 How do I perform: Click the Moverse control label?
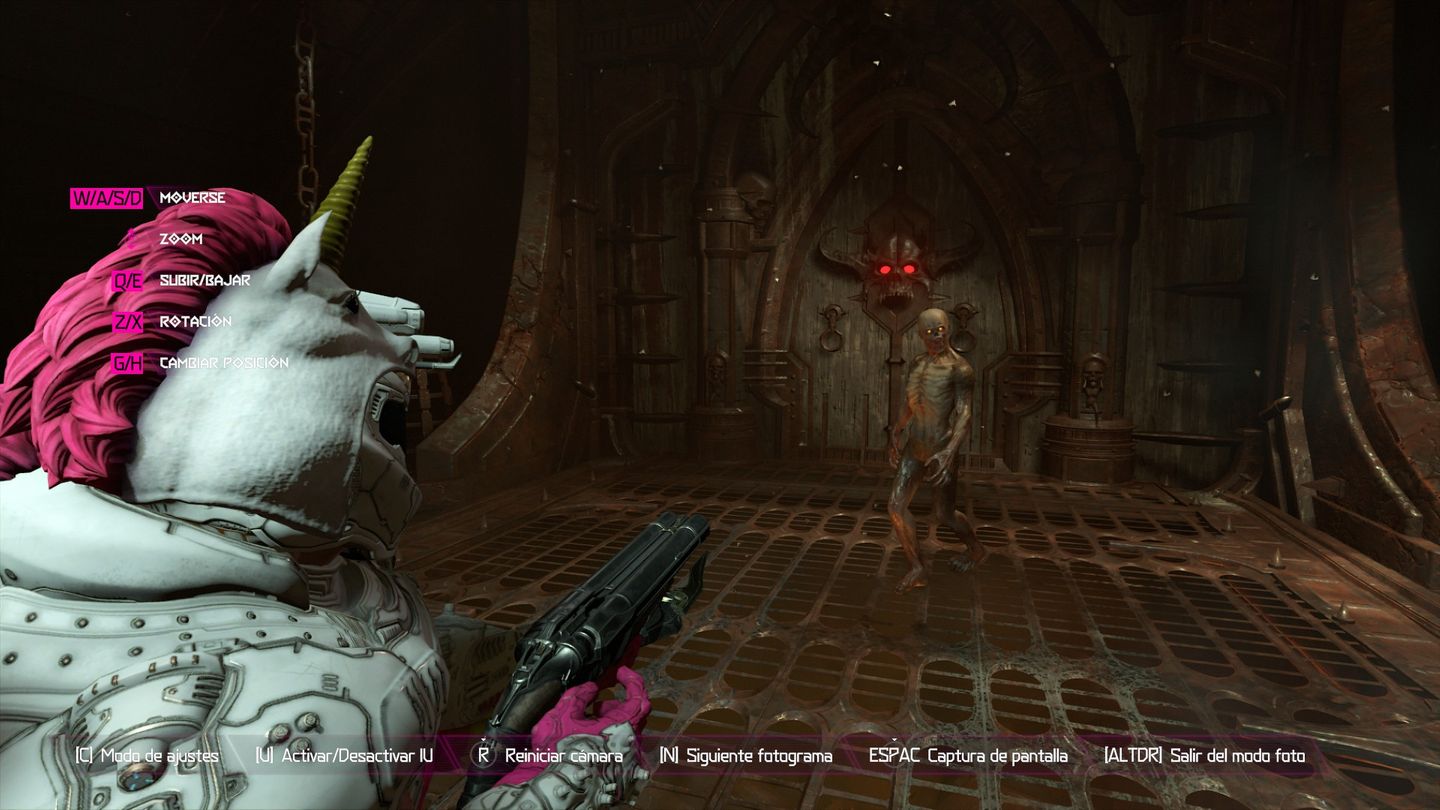click(192, 197)
